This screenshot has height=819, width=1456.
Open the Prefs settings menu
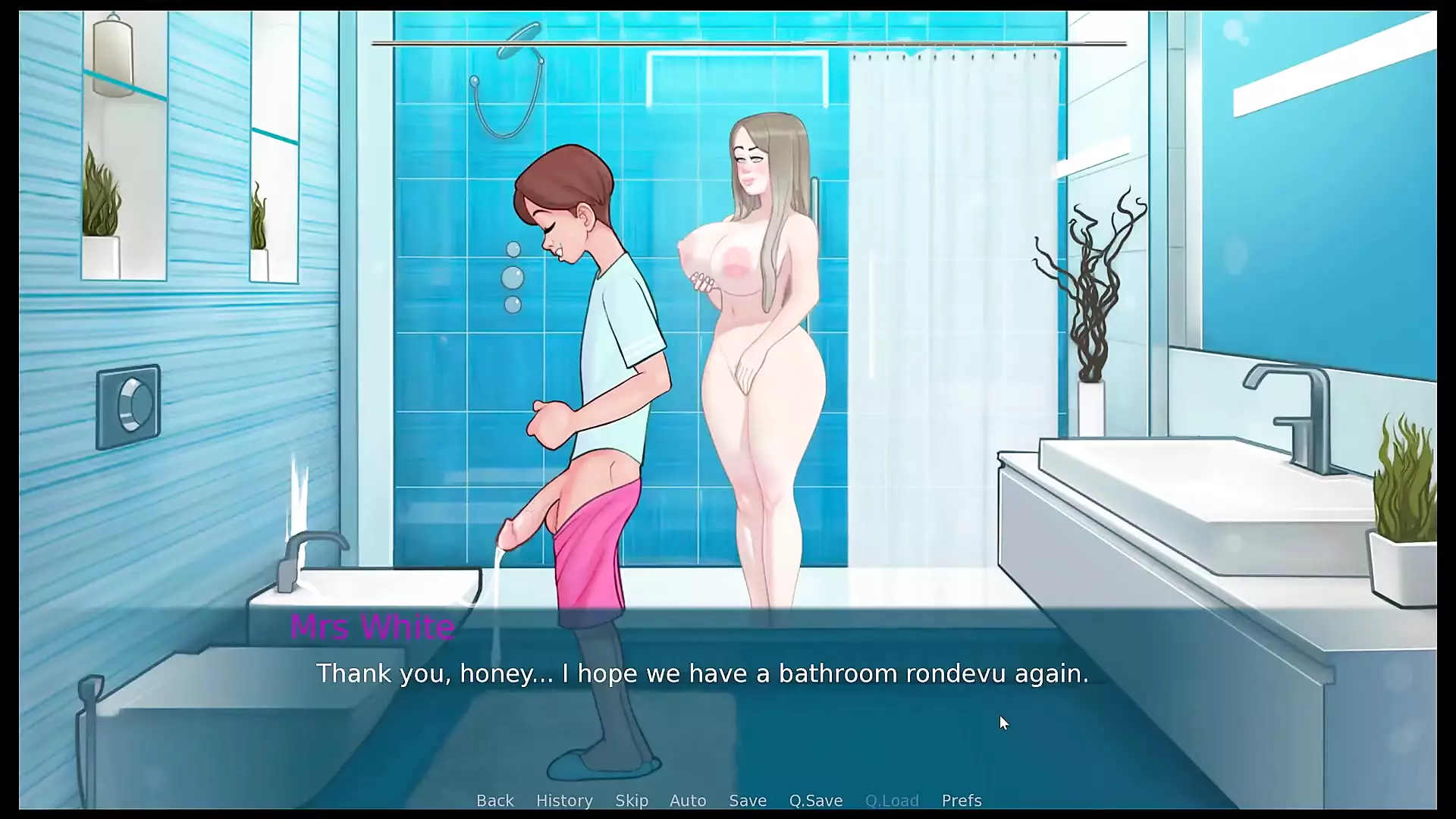click(x=962, y=801)
